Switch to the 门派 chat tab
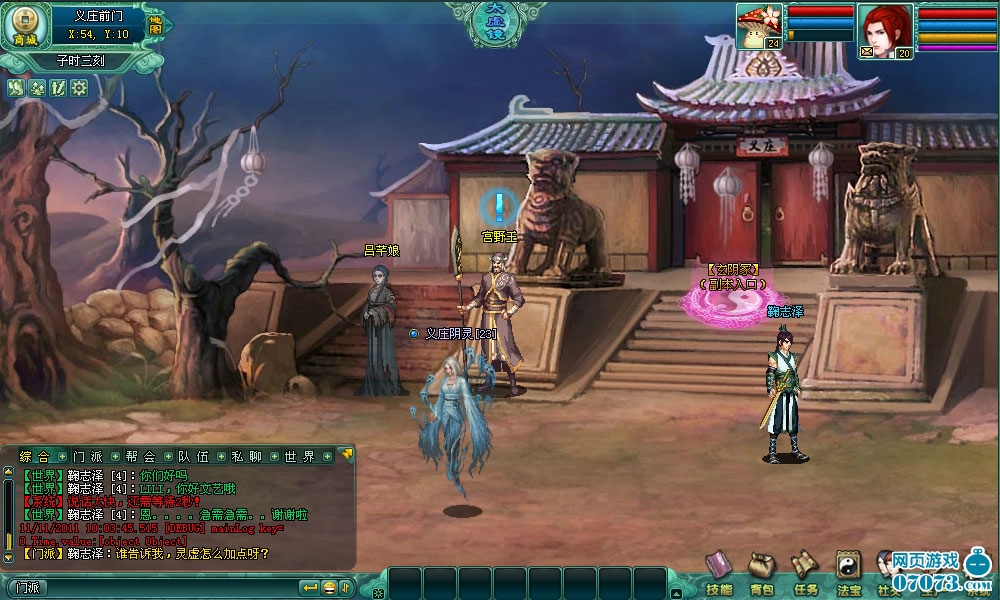Image resolution: width=1000 pixels, height=600 pixels. click(x=88, y=456)
